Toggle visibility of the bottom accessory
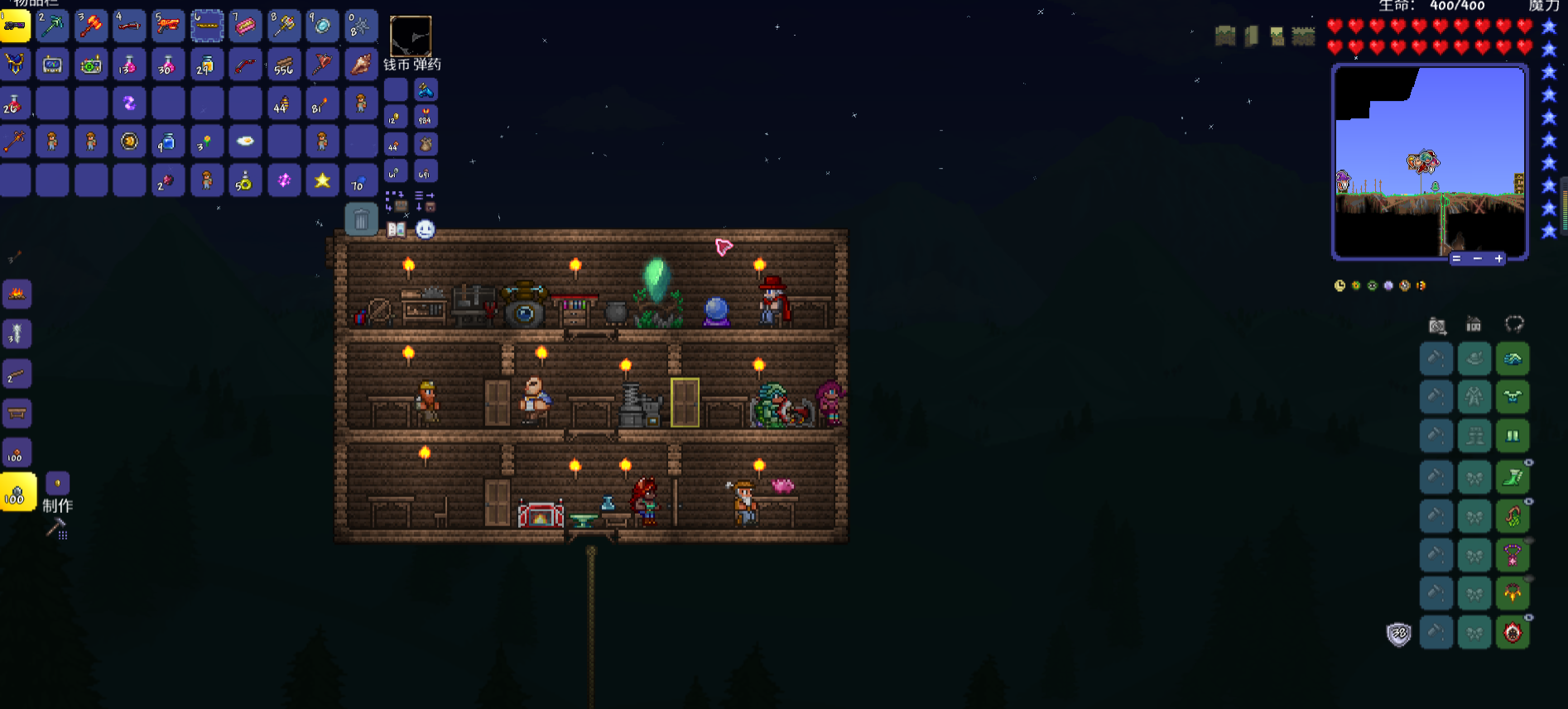The width and height of the screenshot is (1568, 709). click(1529, 617)
